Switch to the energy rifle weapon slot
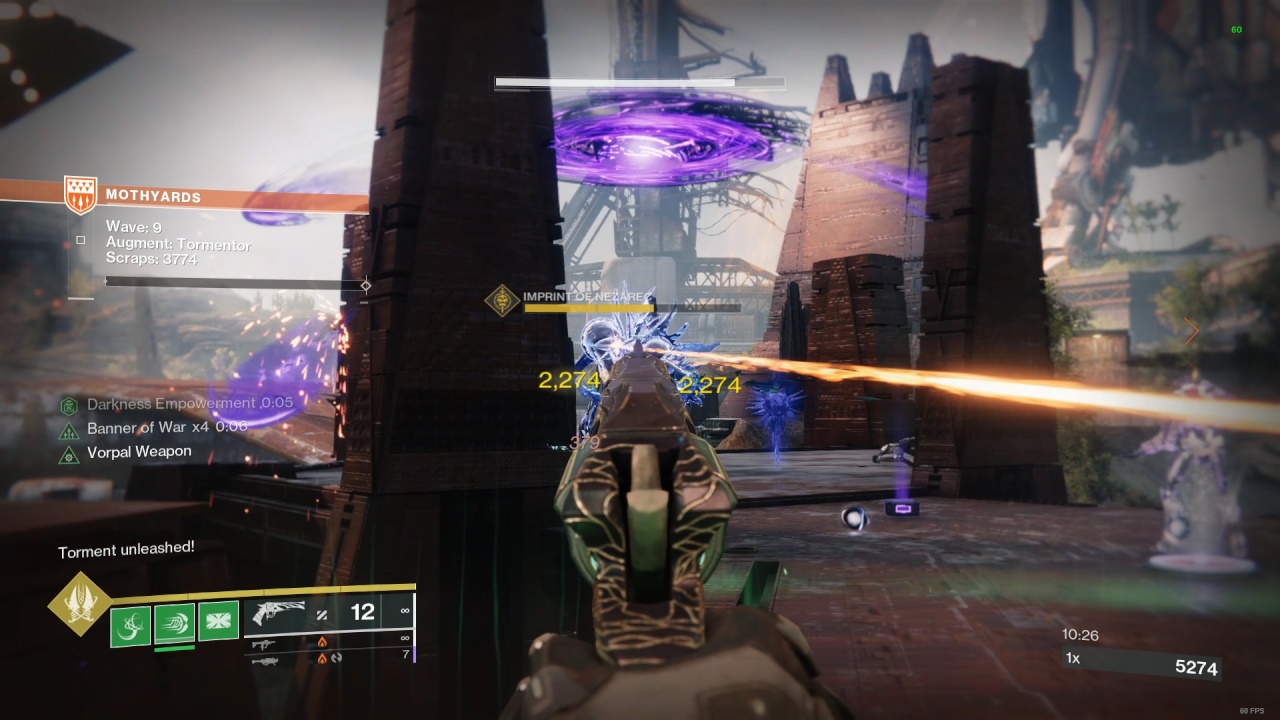This screenshot has width=1280, height=720. 264,644
